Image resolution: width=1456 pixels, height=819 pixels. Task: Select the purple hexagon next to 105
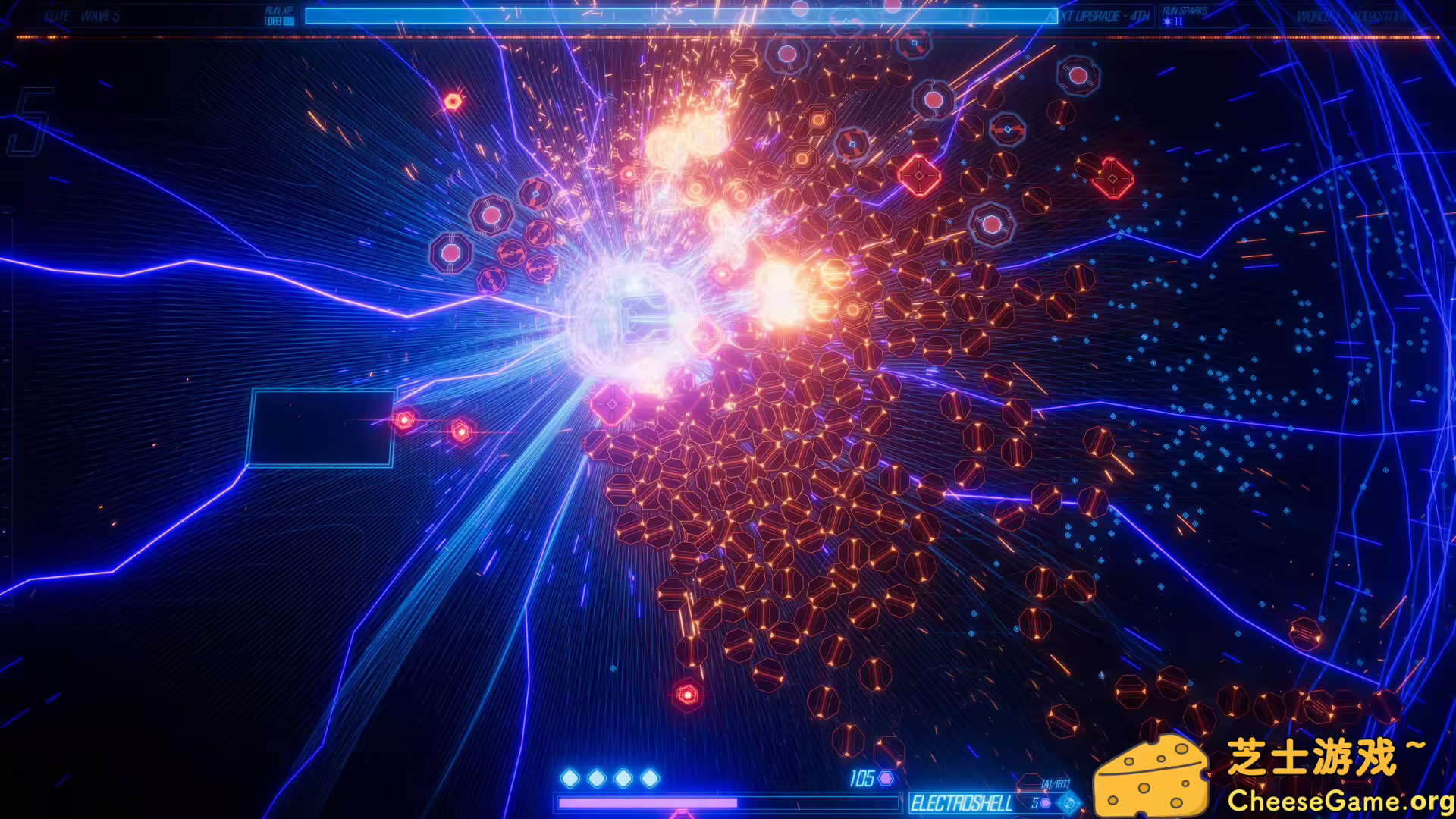(x=885, y=779)
